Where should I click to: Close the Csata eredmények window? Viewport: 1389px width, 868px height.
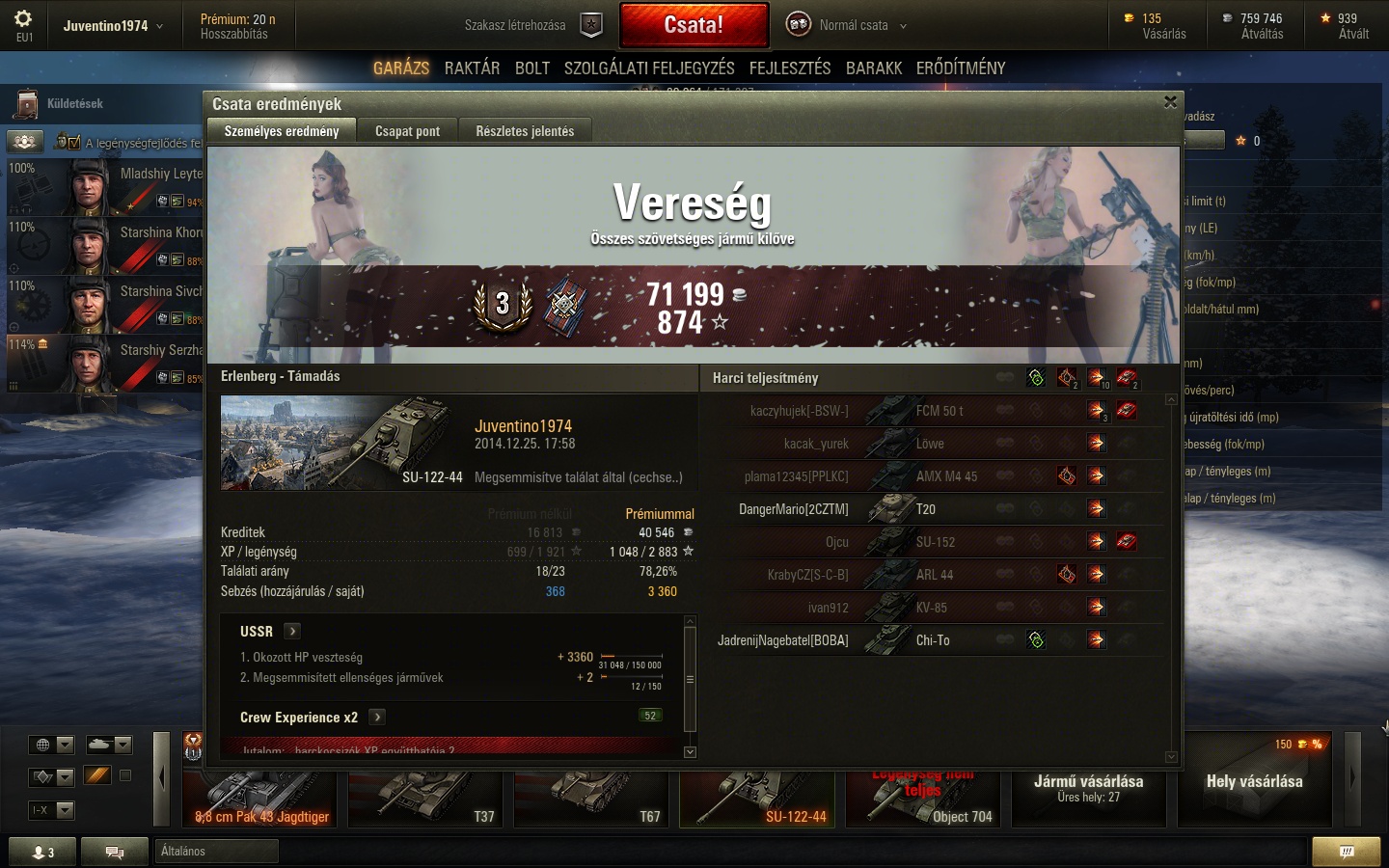pyautogui.click(x=1170, y=102)
